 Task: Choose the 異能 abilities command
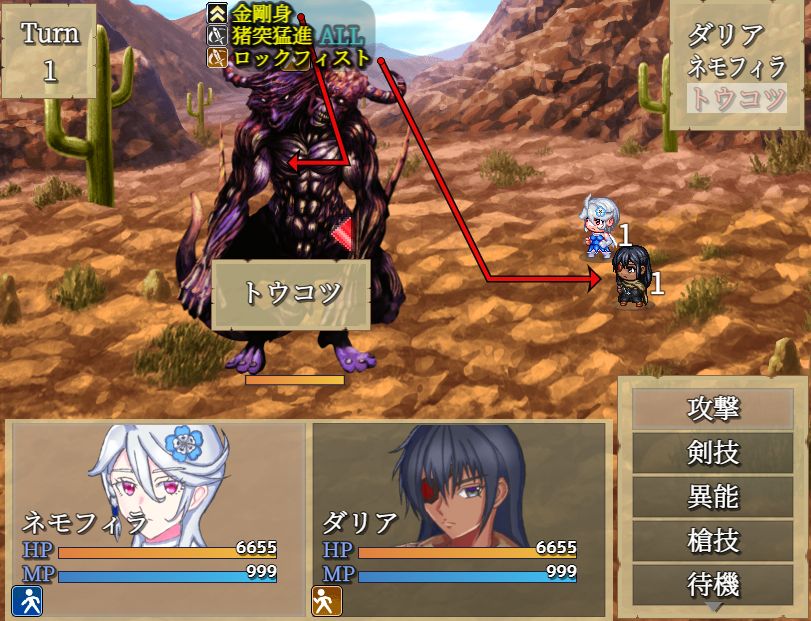click(x=713, y=496)
